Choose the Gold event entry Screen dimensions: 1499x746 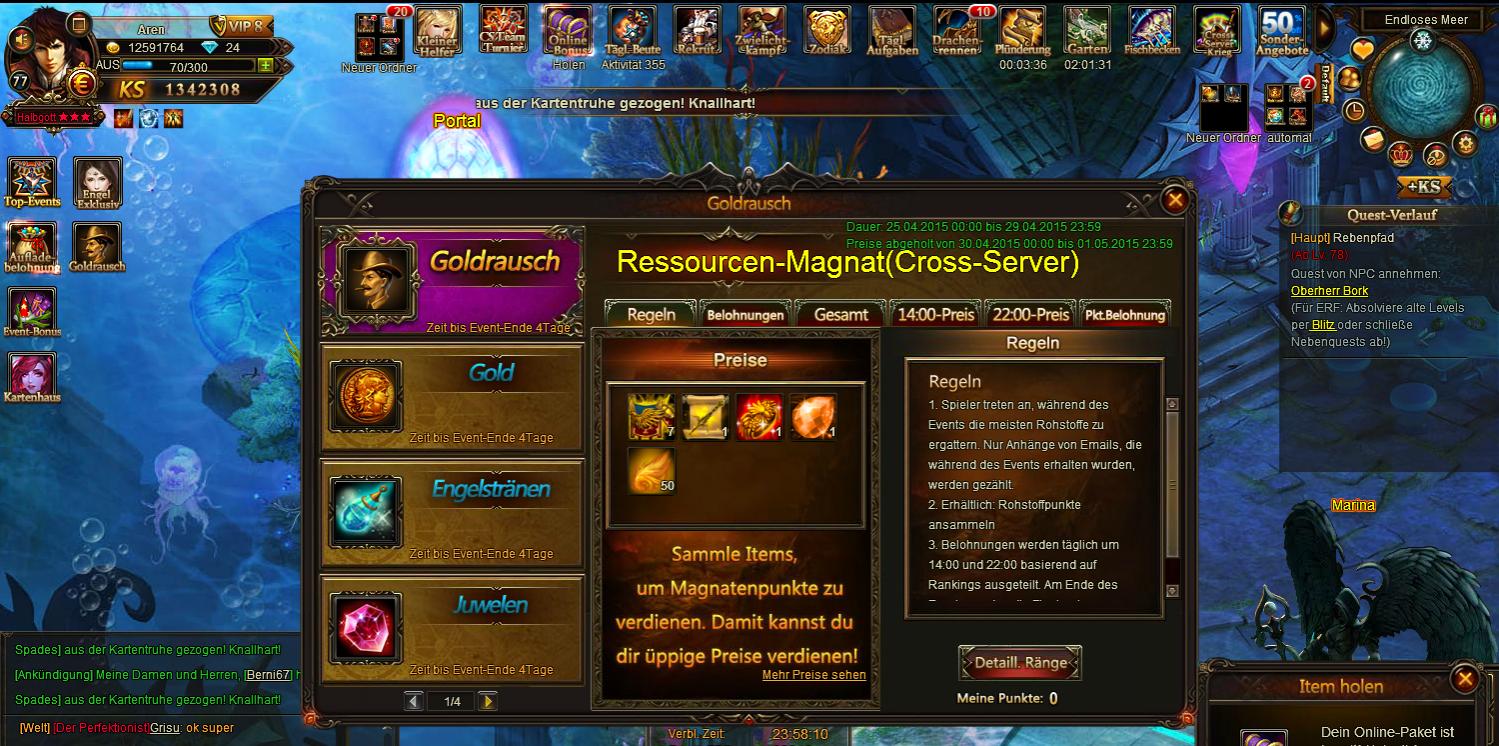pos(451,399)
